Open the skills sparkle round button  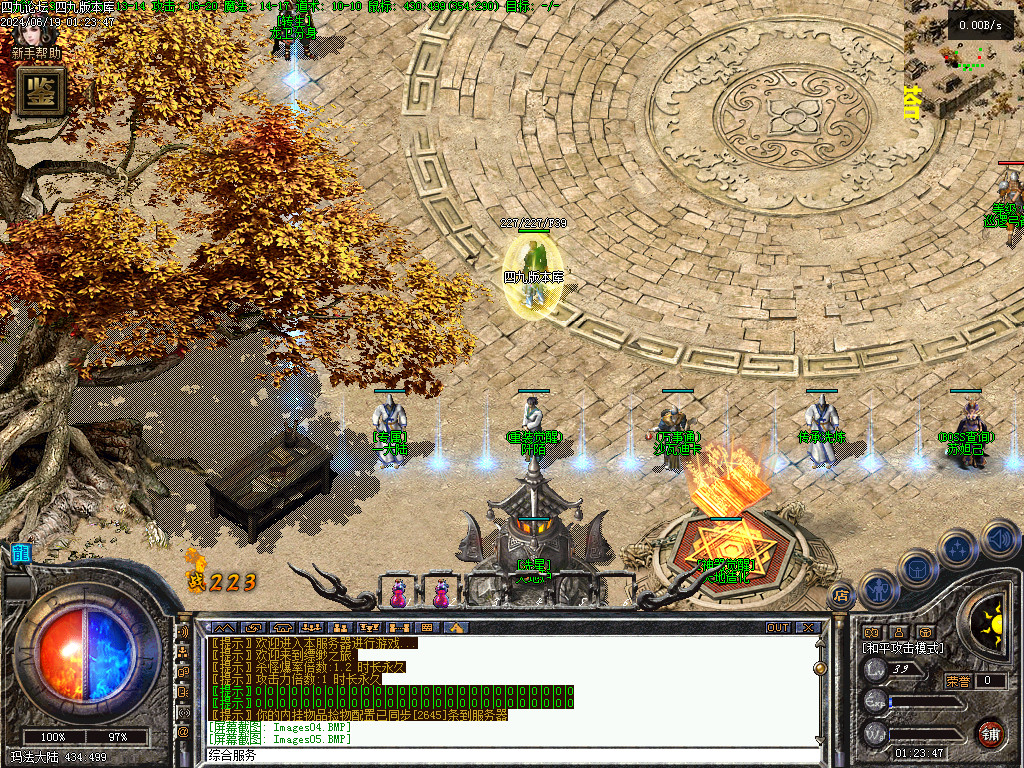tap(958, 548)
